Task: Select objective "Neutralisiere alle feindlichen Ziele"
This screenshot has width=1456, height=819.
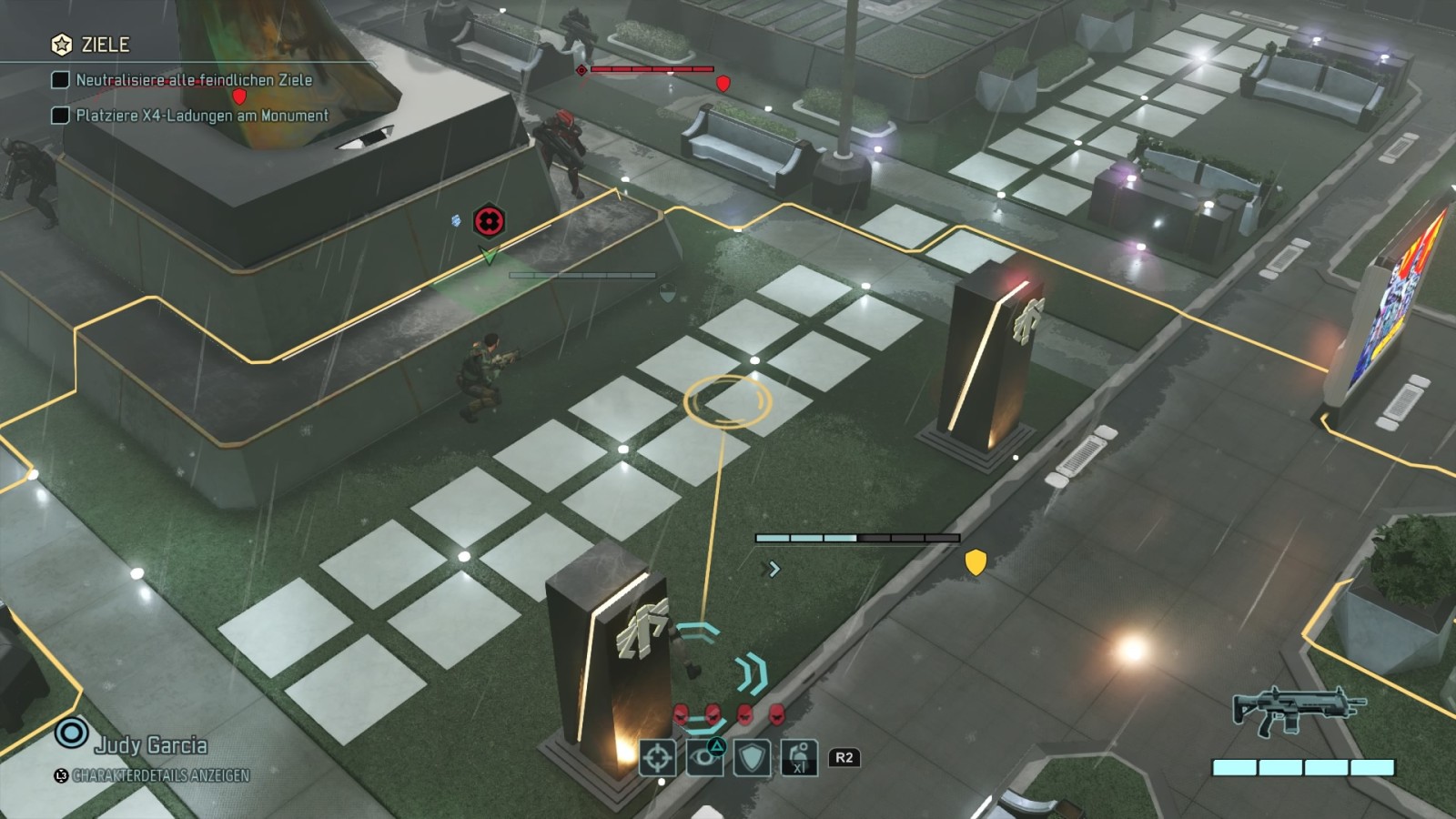Action: pyautogui.click(x=193, y=80)
